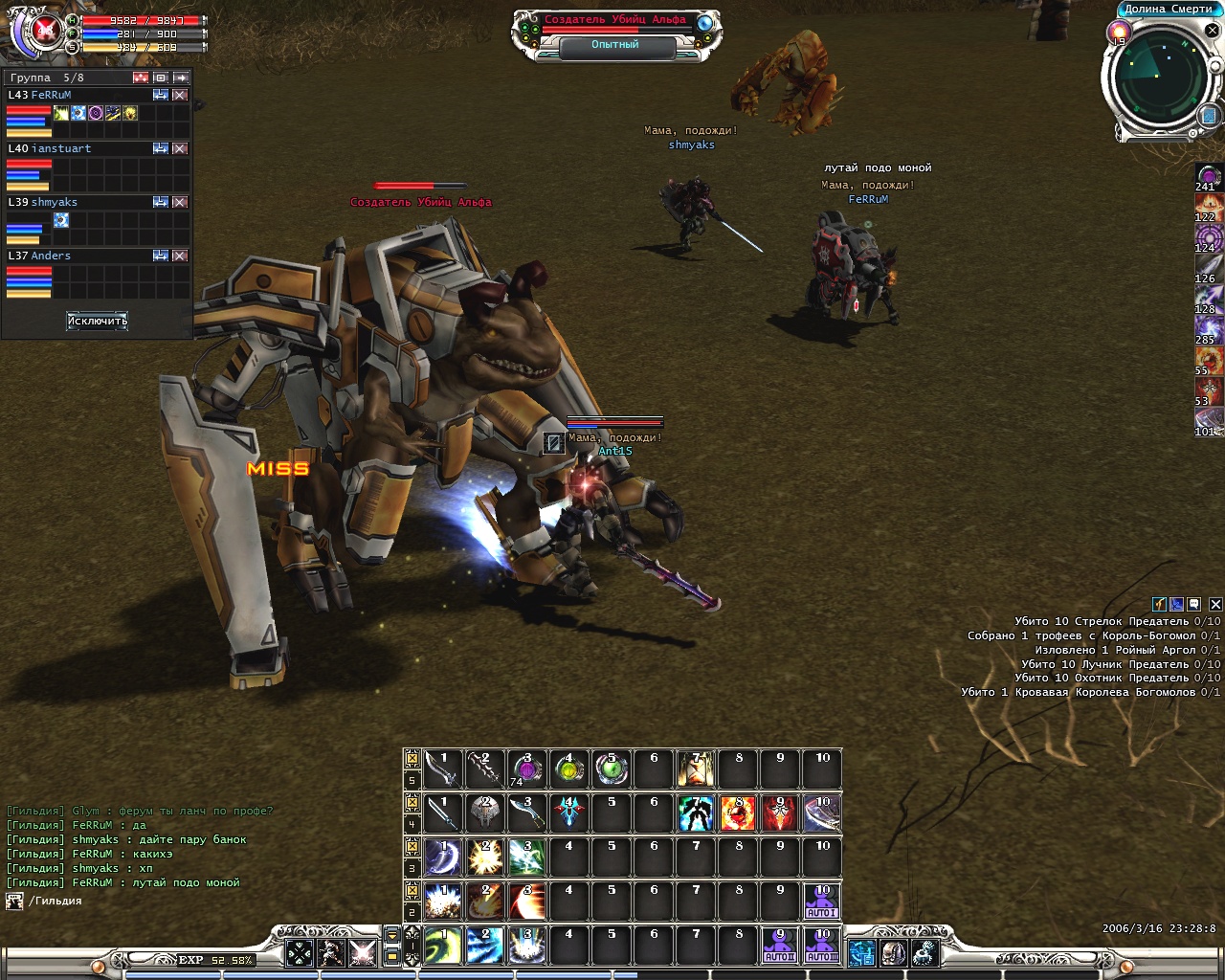
Task: Use the hourglass item in hotbar row 5
Action: (696, 768)
